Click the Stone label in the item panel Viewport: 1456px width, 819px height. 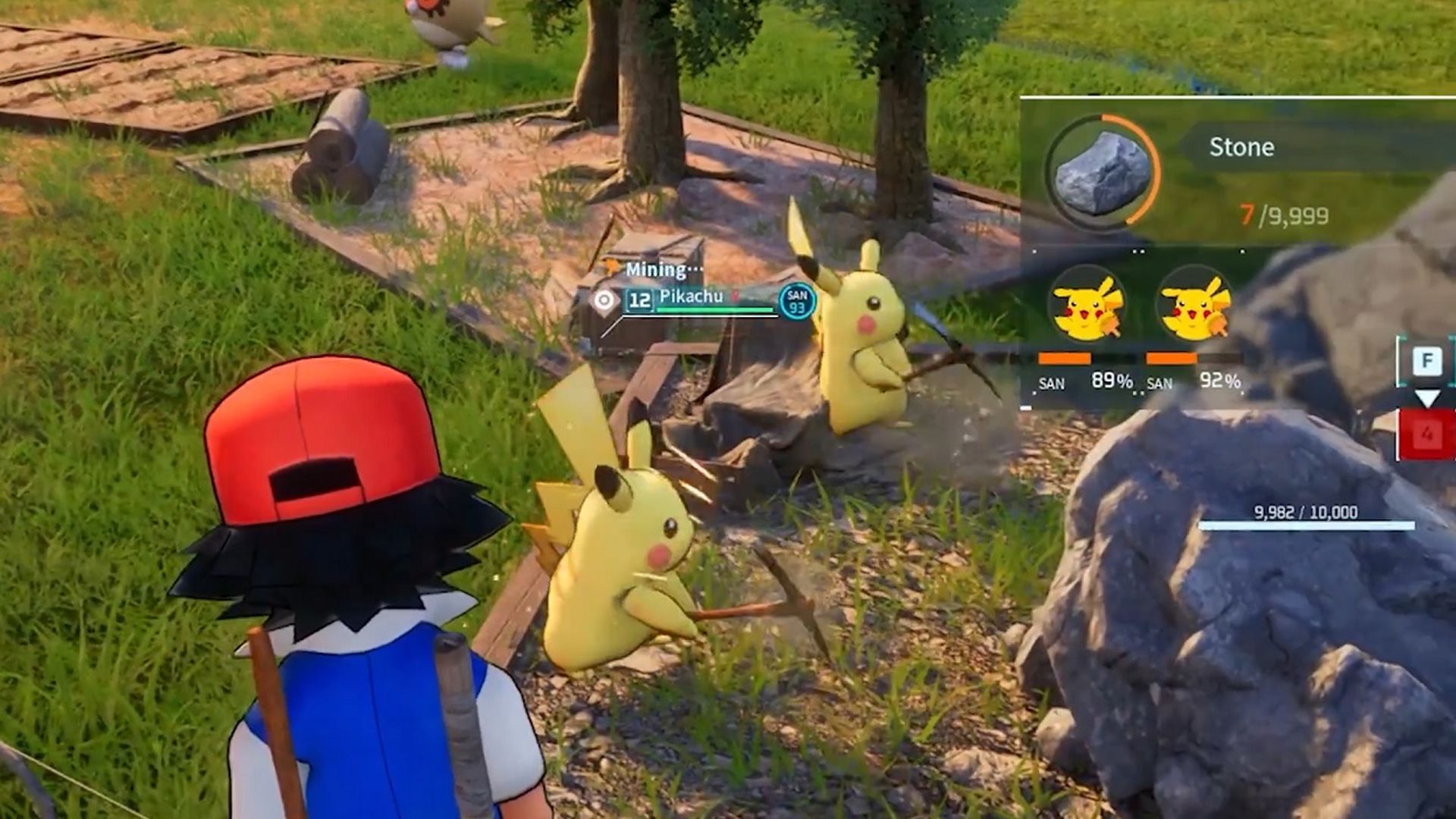[x=1241, y=147]
